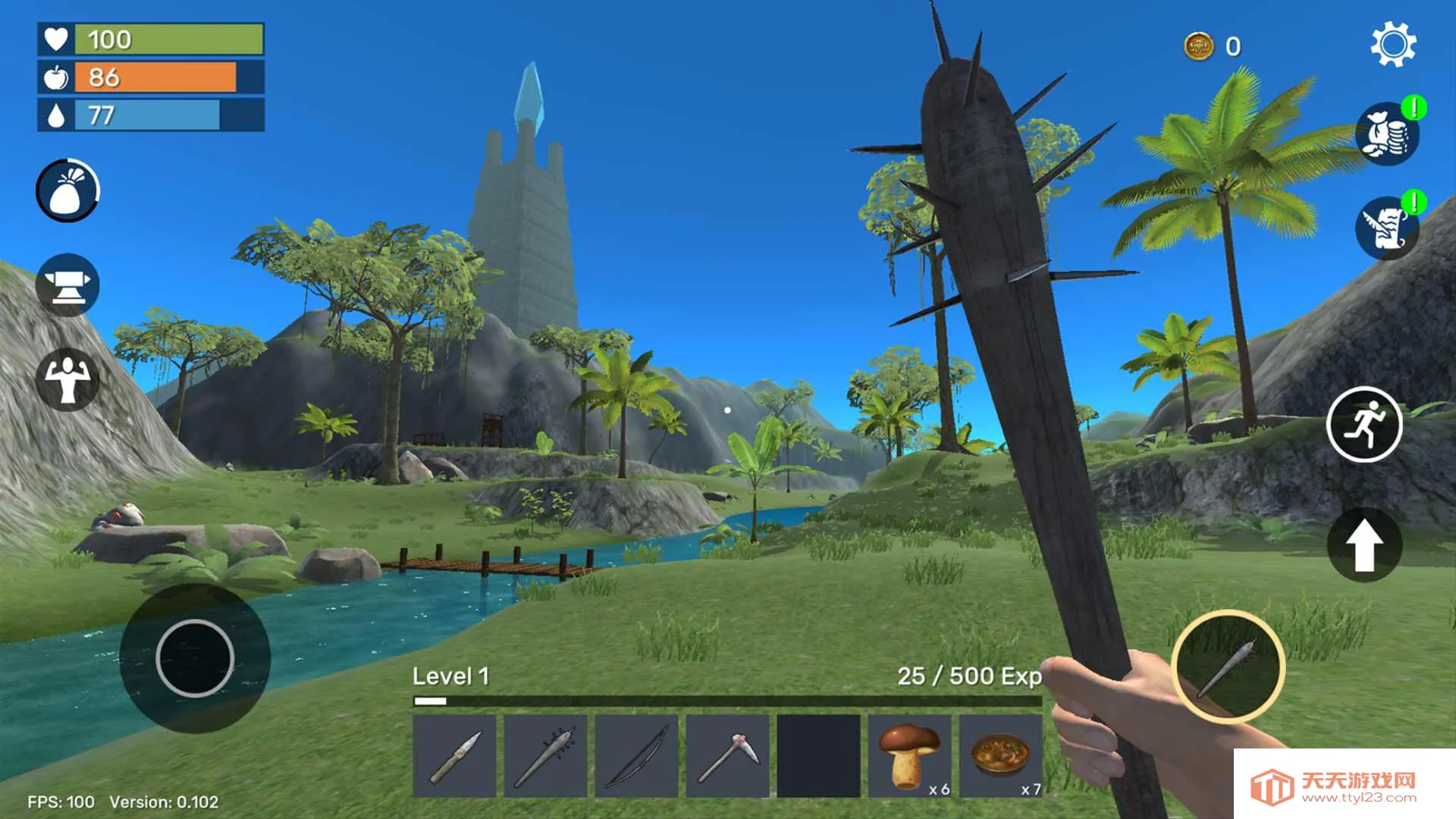This screenshot has width=1456, height=819.
Task: Open the inventory bag
Action: (x=67, y=190)
